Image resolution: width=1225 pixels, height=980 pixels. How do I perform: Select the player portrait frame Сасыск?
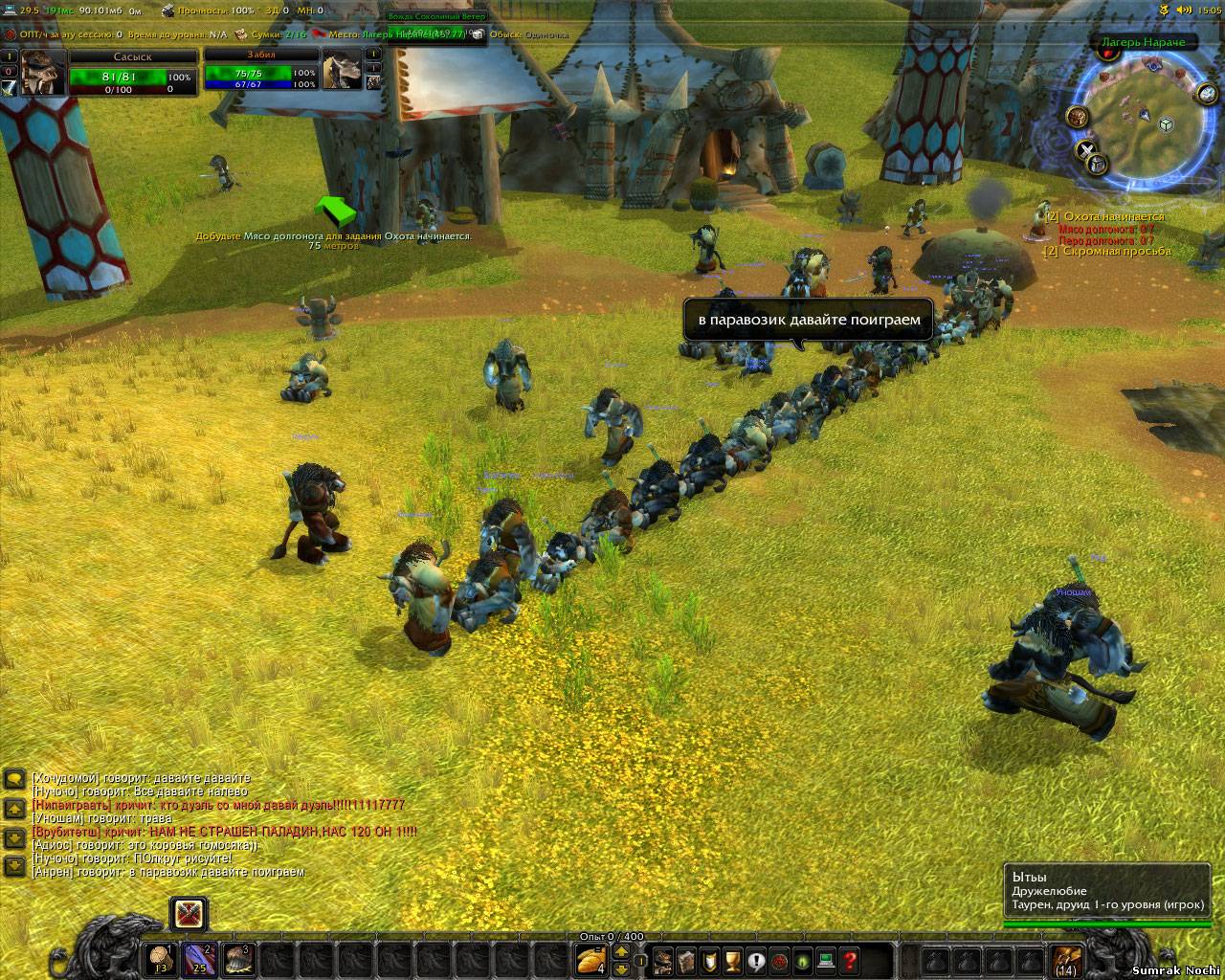(x=44, y=72)
